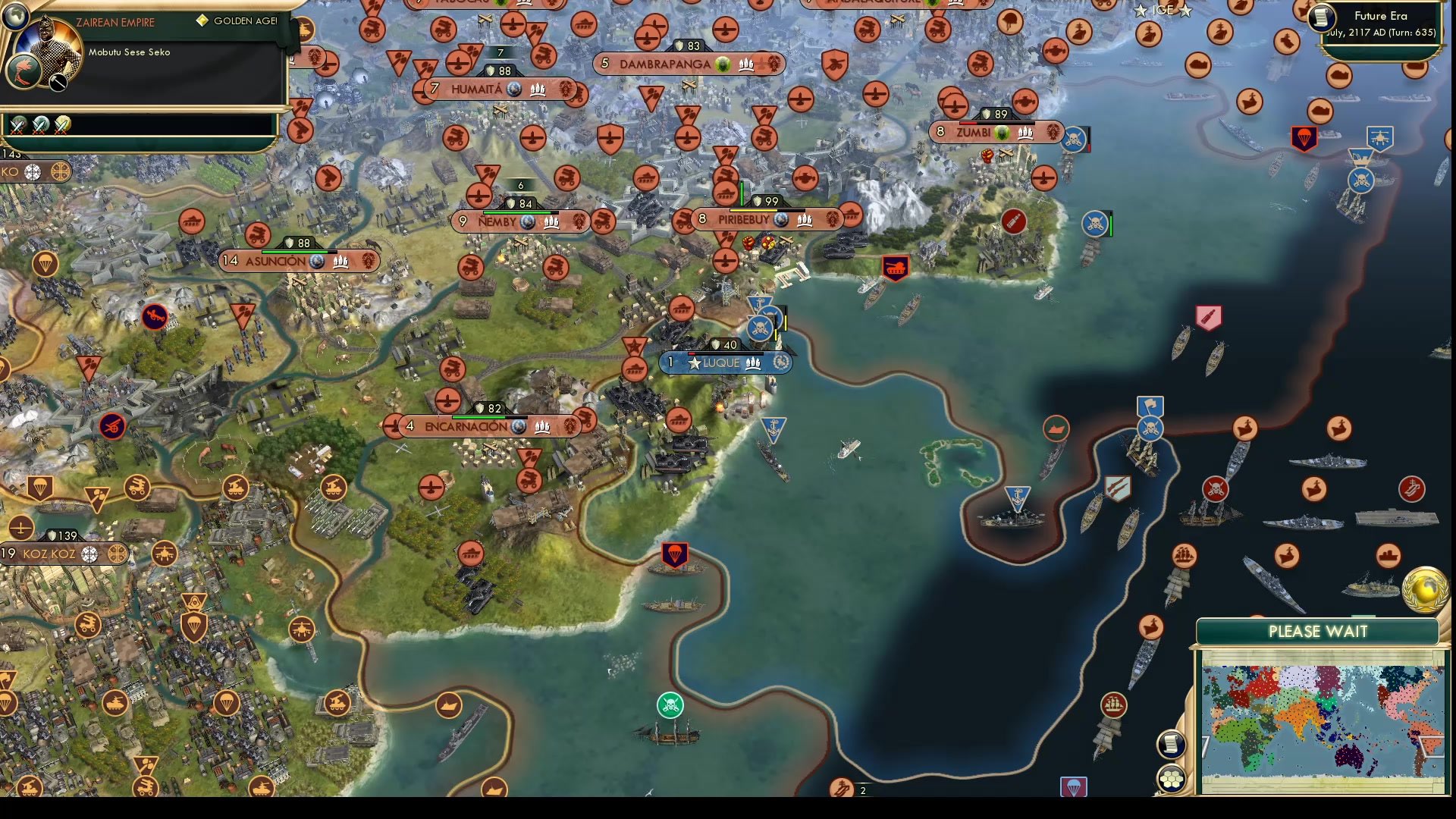Select the nuclear missile icon east of Piribebuy

pos(1015,221)
